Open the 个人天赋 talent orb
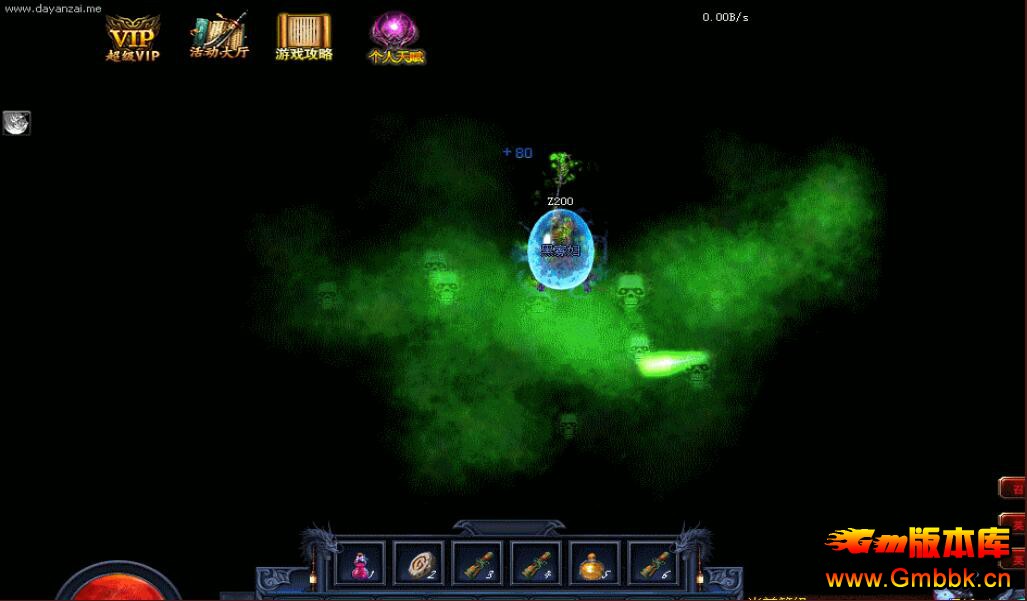Viewport: 1027px width, 601px height. 395,38
